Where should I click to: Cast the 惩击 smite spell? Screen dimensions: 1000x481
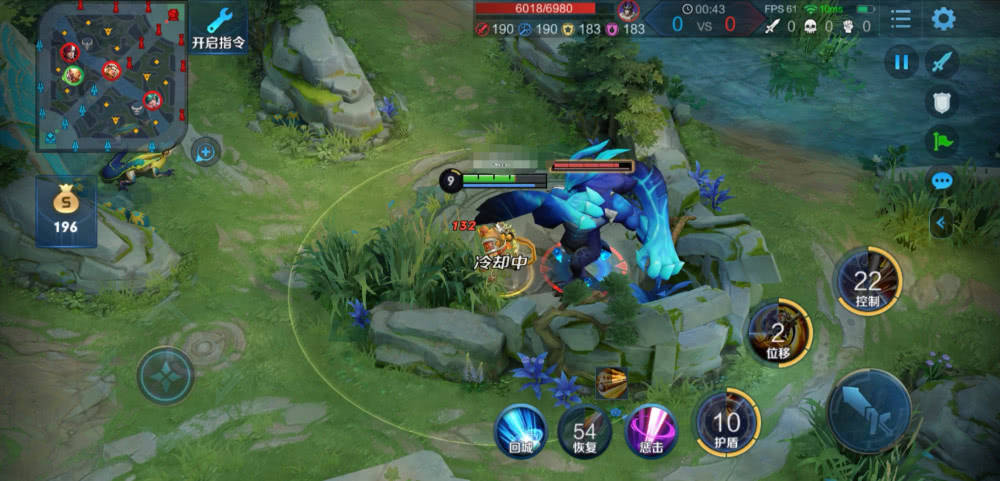(x=651, y=431)
